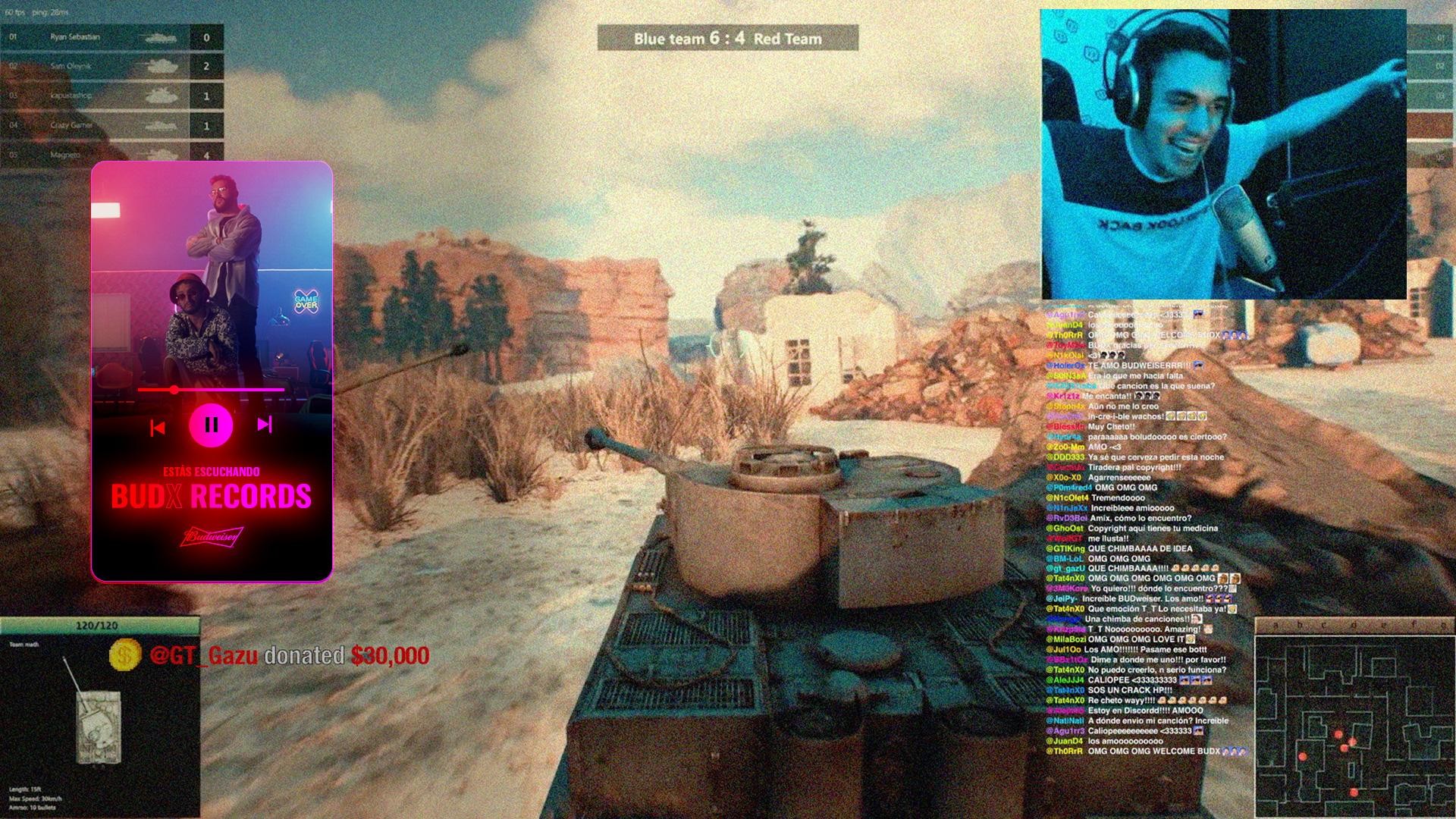Click the Budweiser logo on music card
The image size is (1456, 819).
(212, 537)
